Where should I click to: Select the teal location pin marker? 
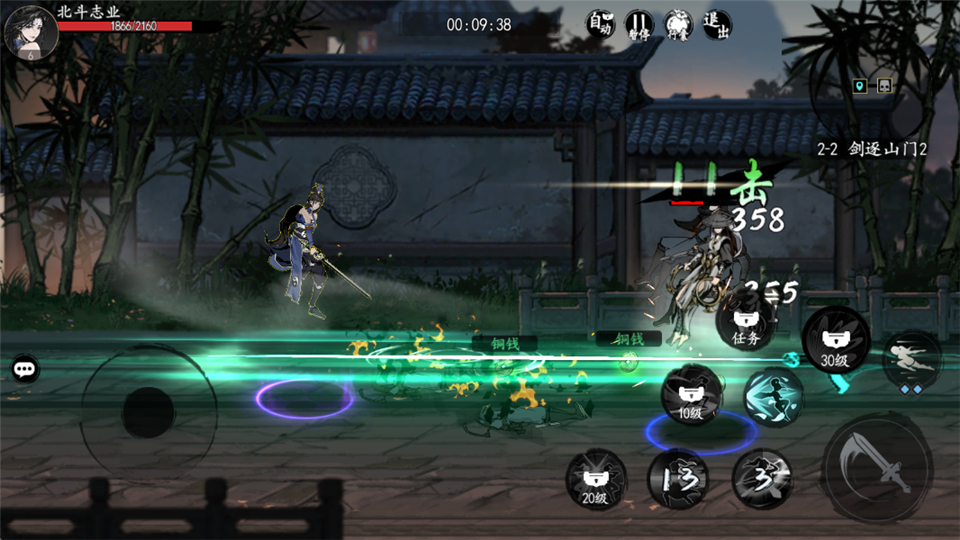tap(858, 87)
